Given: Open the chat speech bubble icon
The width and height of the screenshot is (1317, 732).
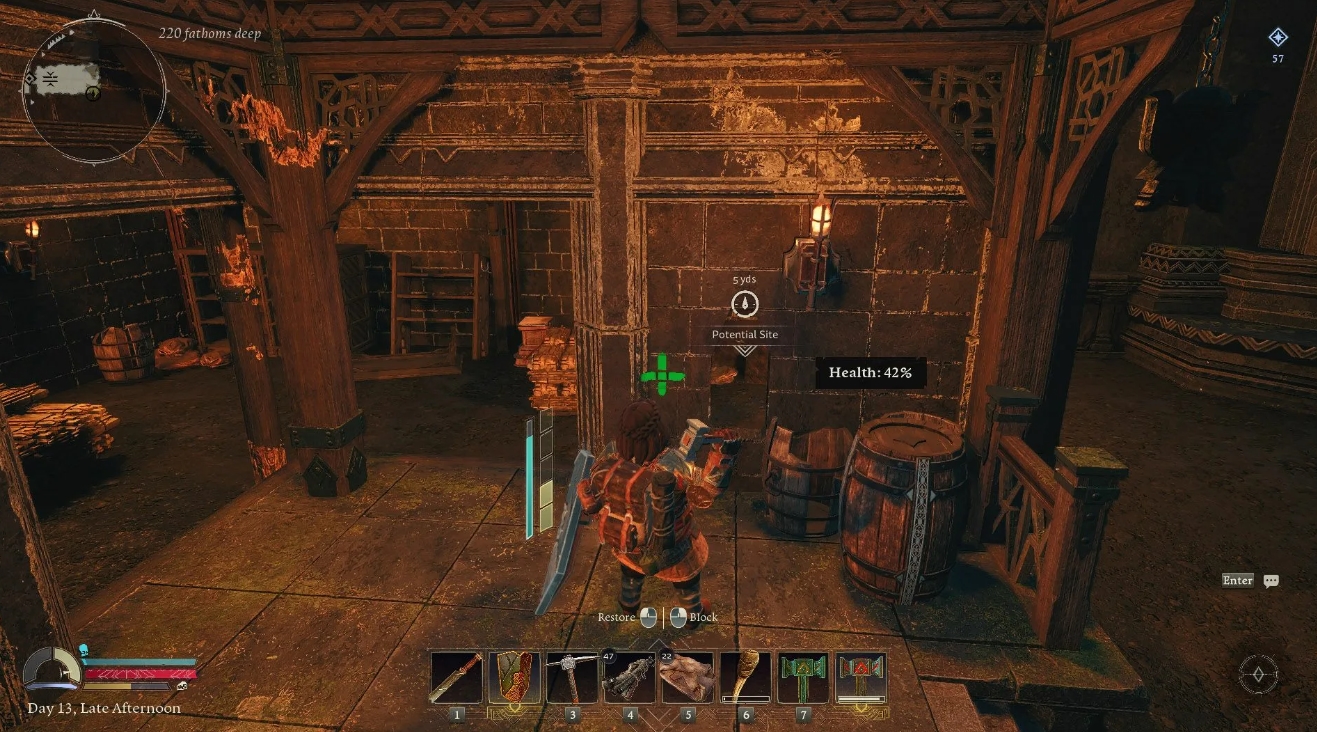Looking at the screenshot, I should coord(1271,581).
